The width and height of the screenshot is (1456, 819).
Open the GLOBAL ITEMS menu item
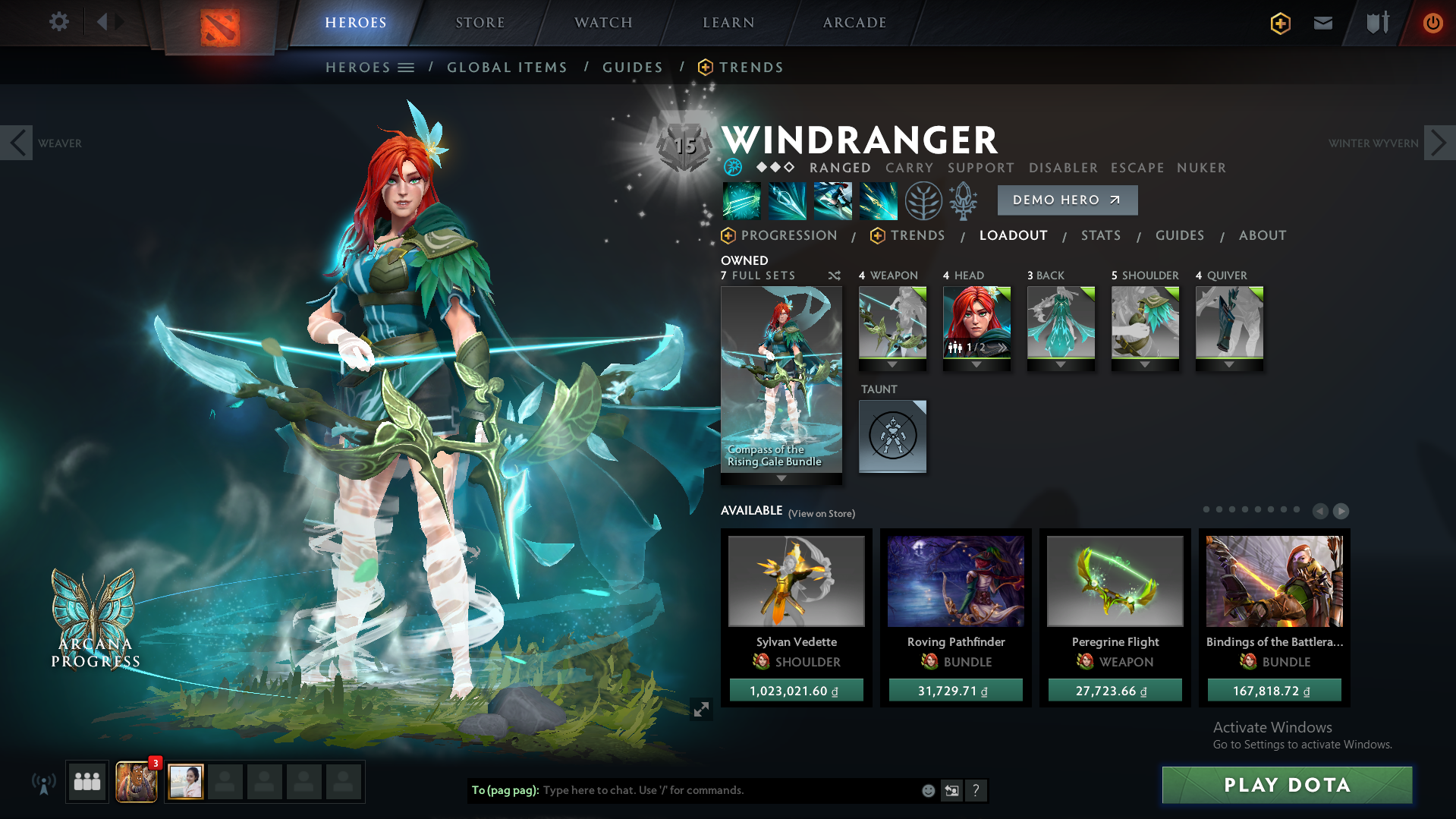pos(507,67)
